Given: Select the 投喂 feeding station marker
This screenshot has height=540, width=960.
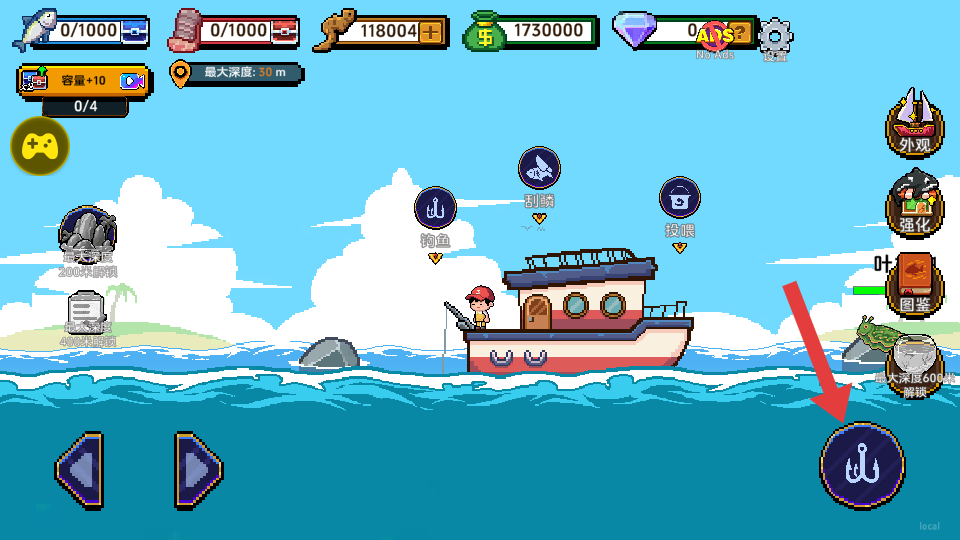Looking at the screenshot, I should [x=680, y=198].
